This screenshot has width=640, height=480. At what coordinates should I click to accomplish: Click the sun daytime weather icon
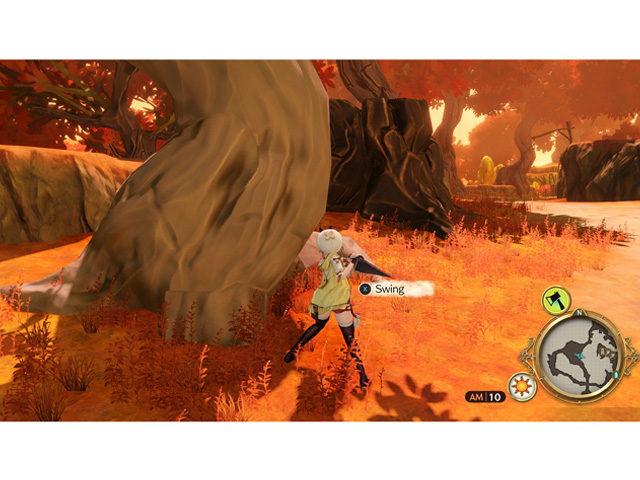click(522, 387)
